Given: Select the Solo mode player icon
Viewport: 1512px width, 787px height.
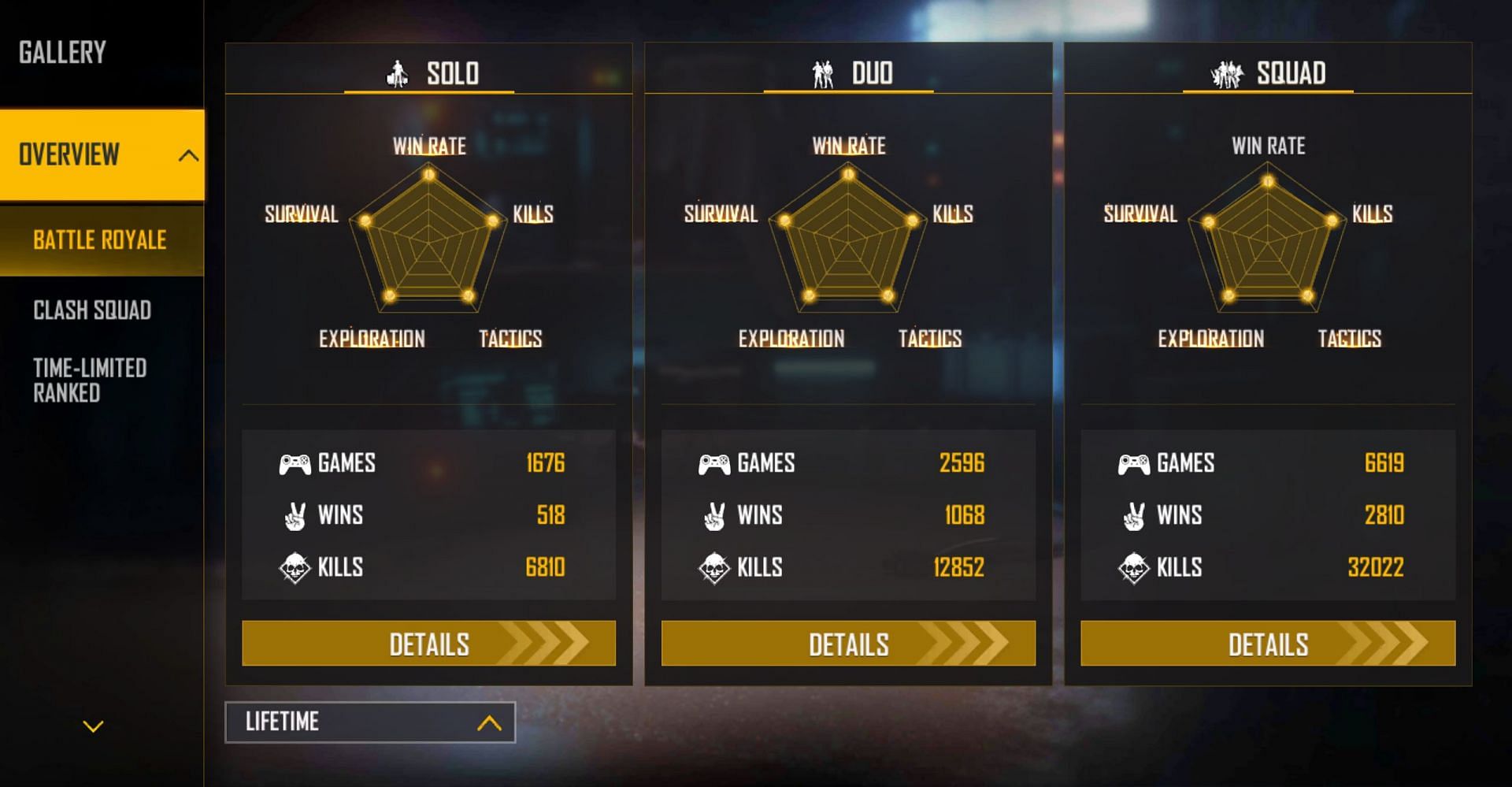Looking at the screenshot, I should (x=398, y=73).
